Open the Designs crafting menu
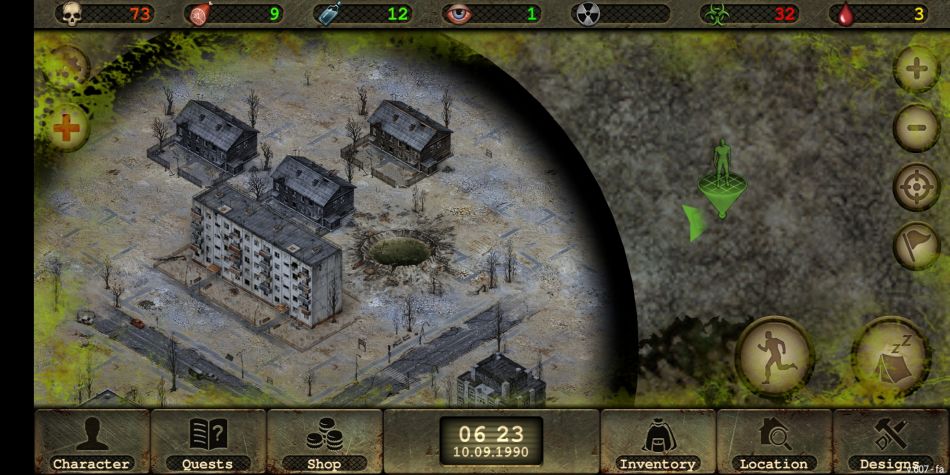Image resolution: width=950 pixels, height=475 pixels. click(x=890, y=441)
